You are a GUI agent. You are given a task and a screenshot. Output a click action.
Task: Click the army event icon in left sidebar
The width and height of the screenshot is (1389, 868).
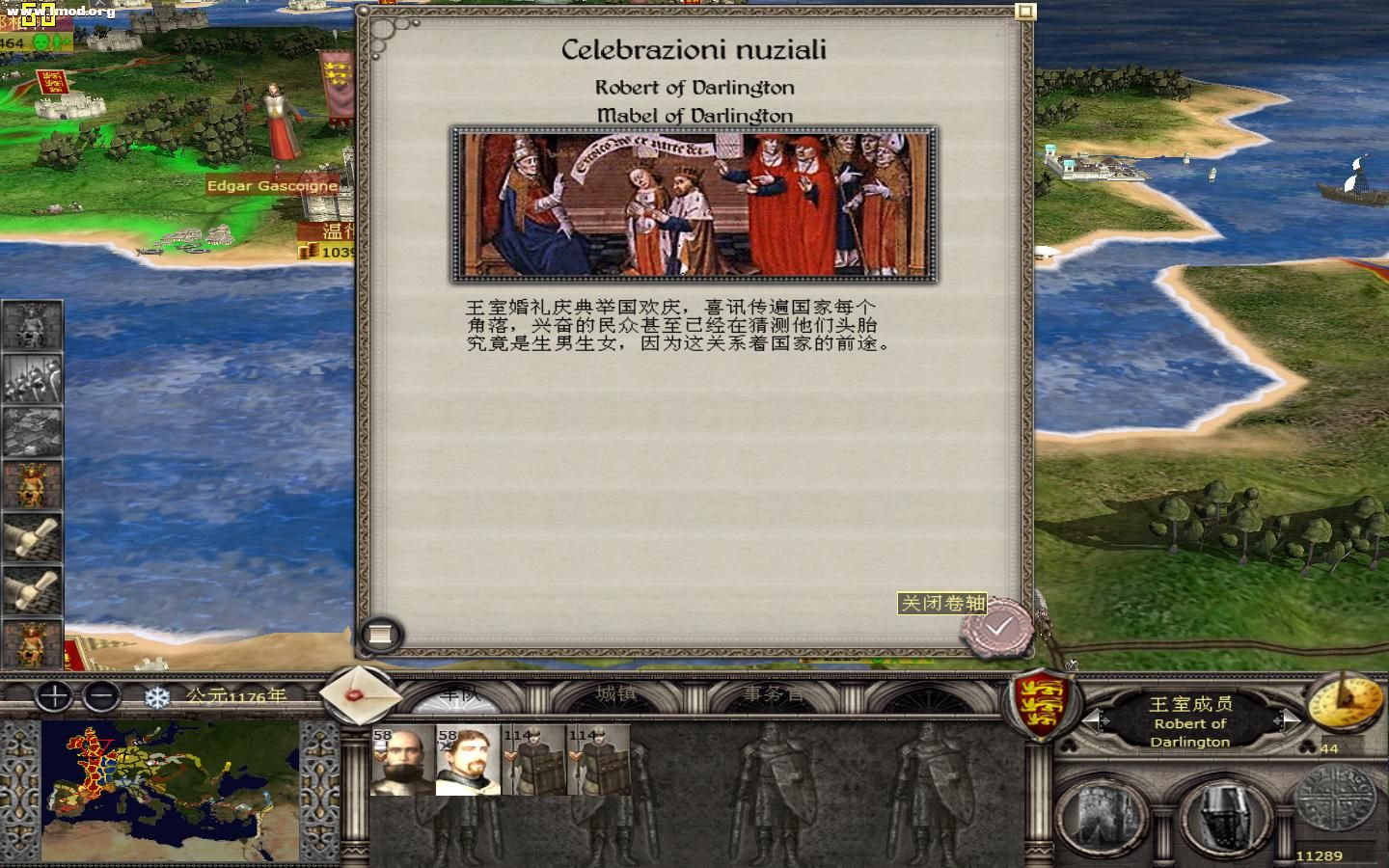click(x=32, y=379)
